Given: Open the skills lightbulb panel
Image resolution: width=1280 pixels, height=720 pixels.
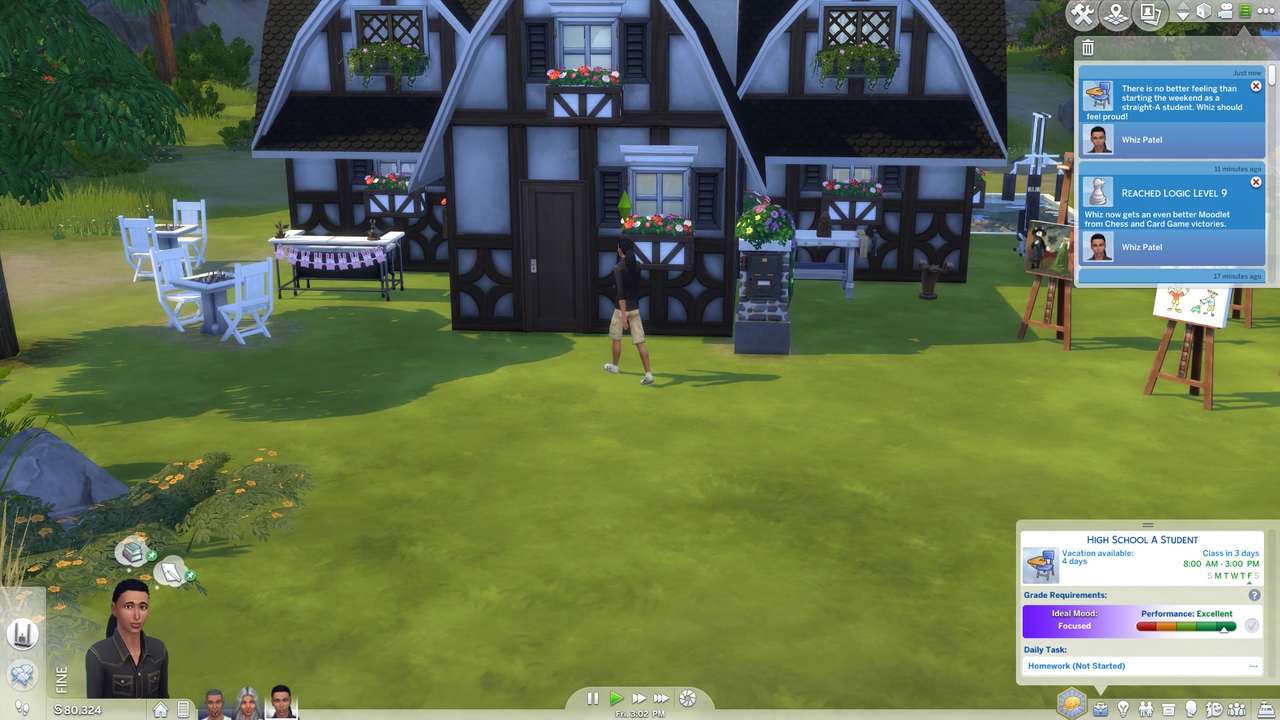Looking at the screenshot, I should pos(1123,709).
